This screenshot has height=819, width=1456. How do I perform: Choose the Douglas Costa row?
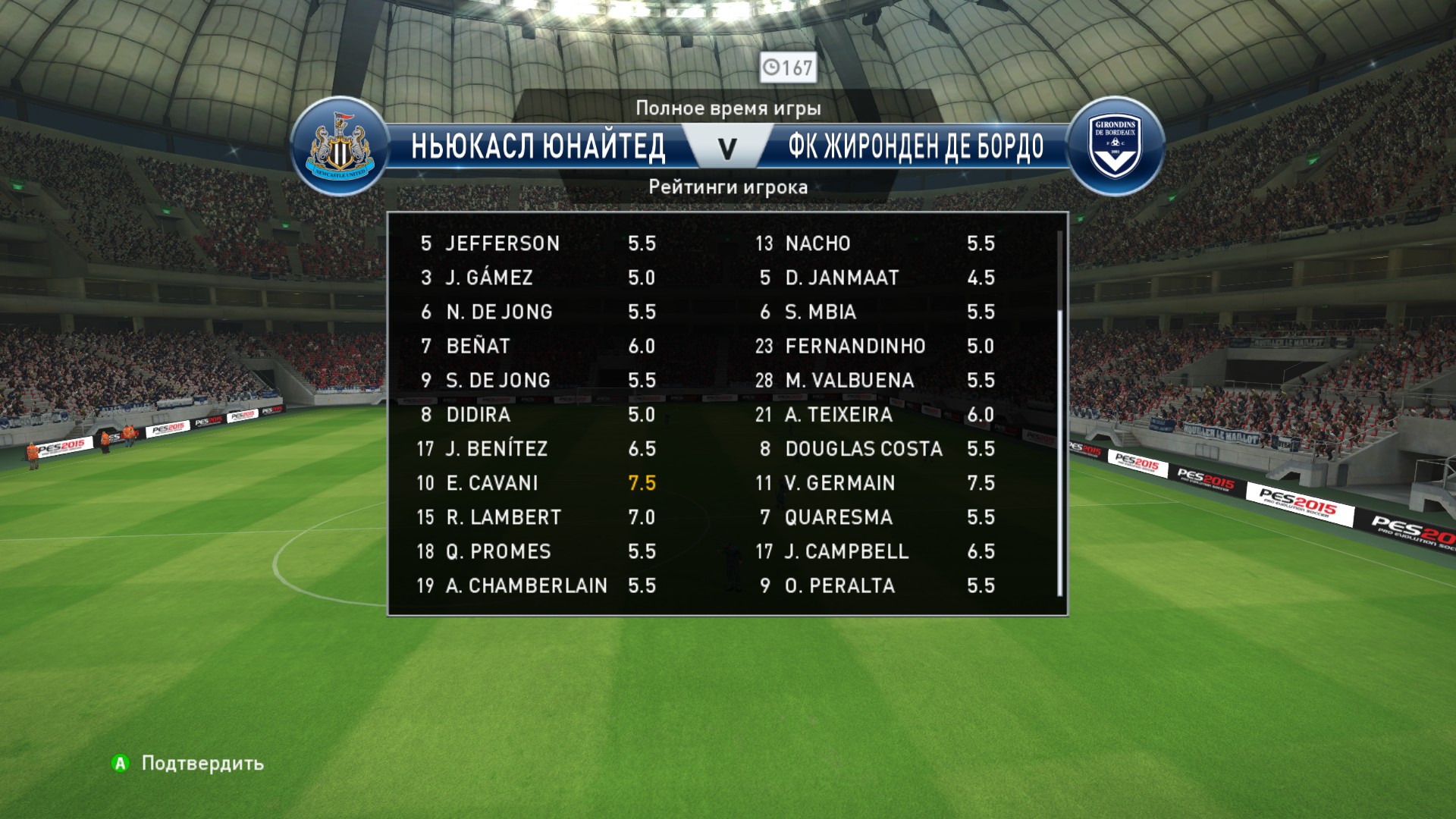[x=874, y=449]
